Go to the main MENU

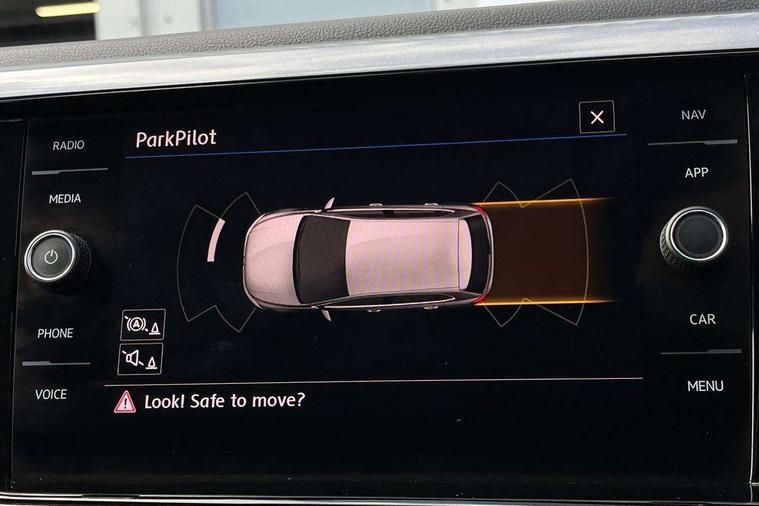705,386
